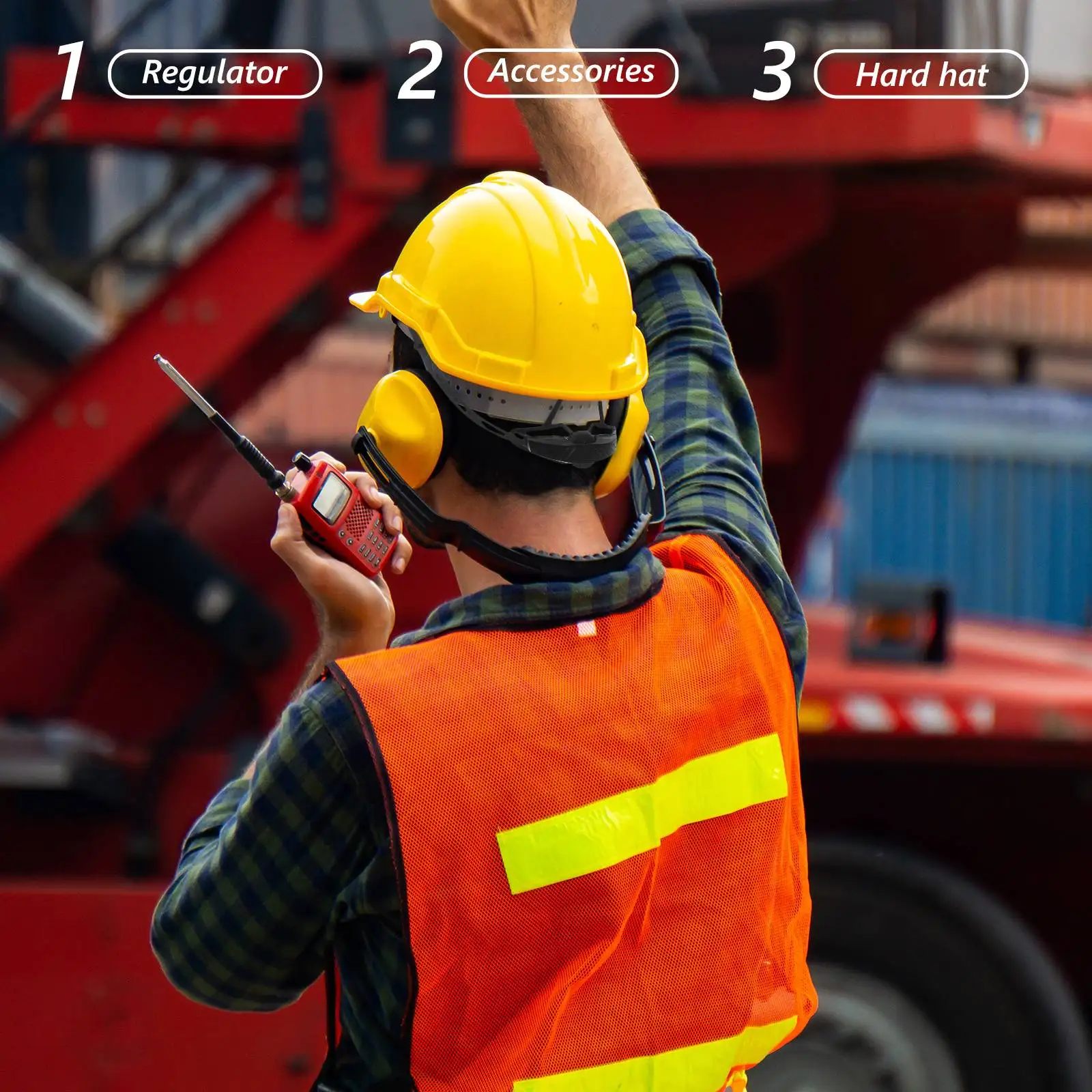Choose the Accessories pill
The height and width of the screenshot is (1092, 1092).
tap(571, 72)
